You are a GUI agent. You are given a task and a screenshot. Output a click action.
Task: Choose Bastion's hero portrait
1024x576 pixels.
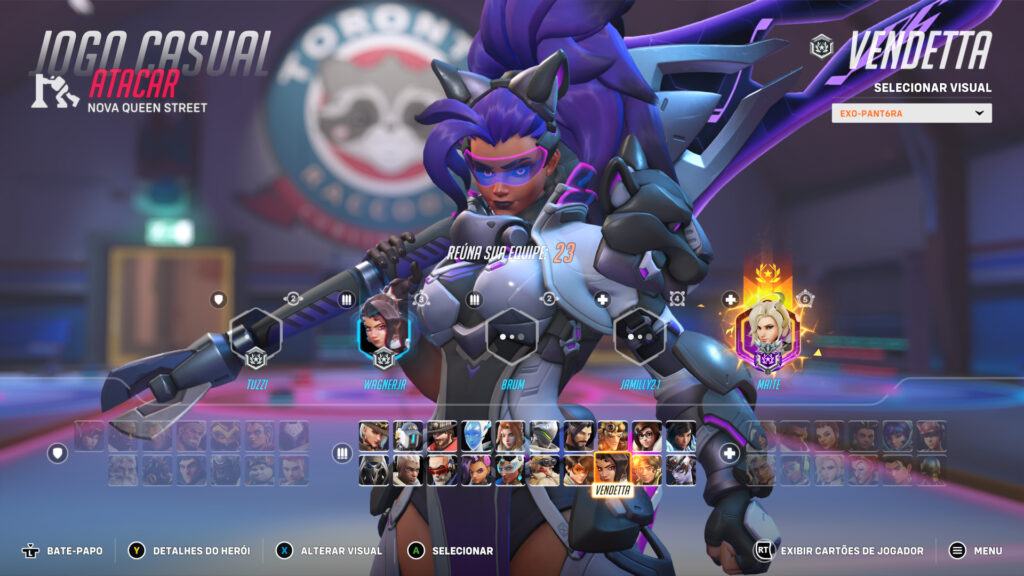(x=408, y=435)
